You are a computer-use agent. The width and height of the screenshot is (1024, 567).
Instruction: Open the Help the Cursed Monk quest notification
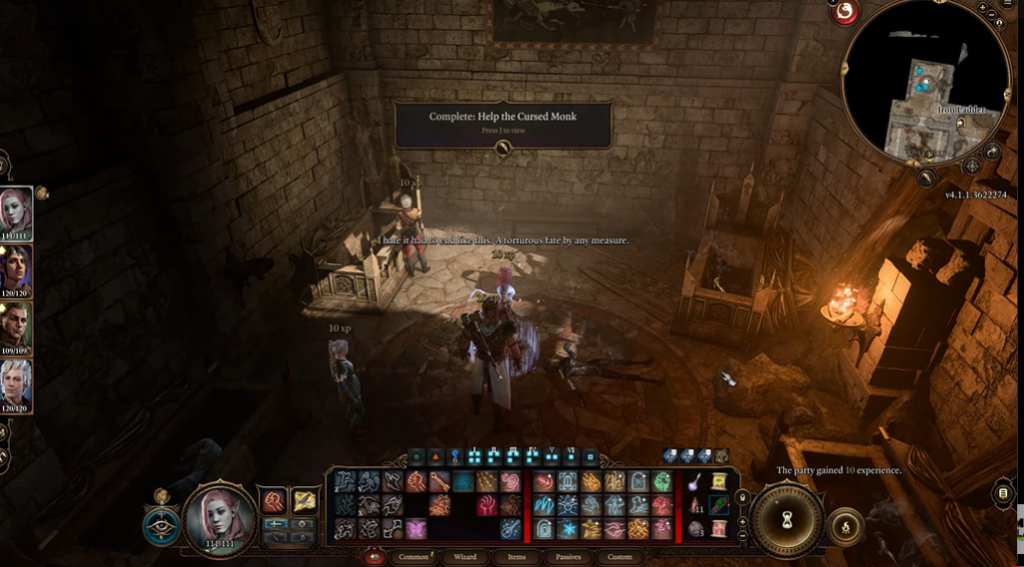click(503, 124)
